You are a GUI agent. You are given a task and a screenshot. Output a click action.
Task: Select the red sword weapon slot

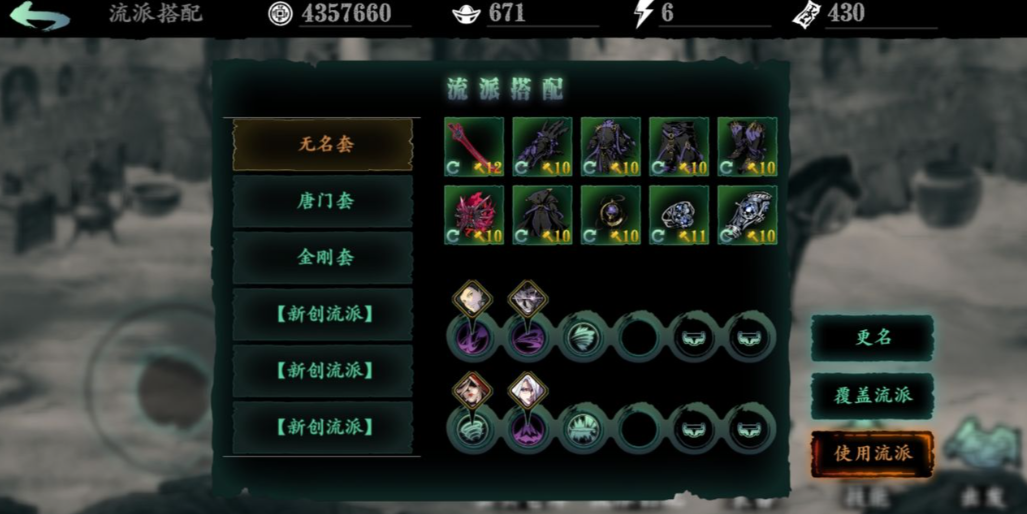[474, 147]
